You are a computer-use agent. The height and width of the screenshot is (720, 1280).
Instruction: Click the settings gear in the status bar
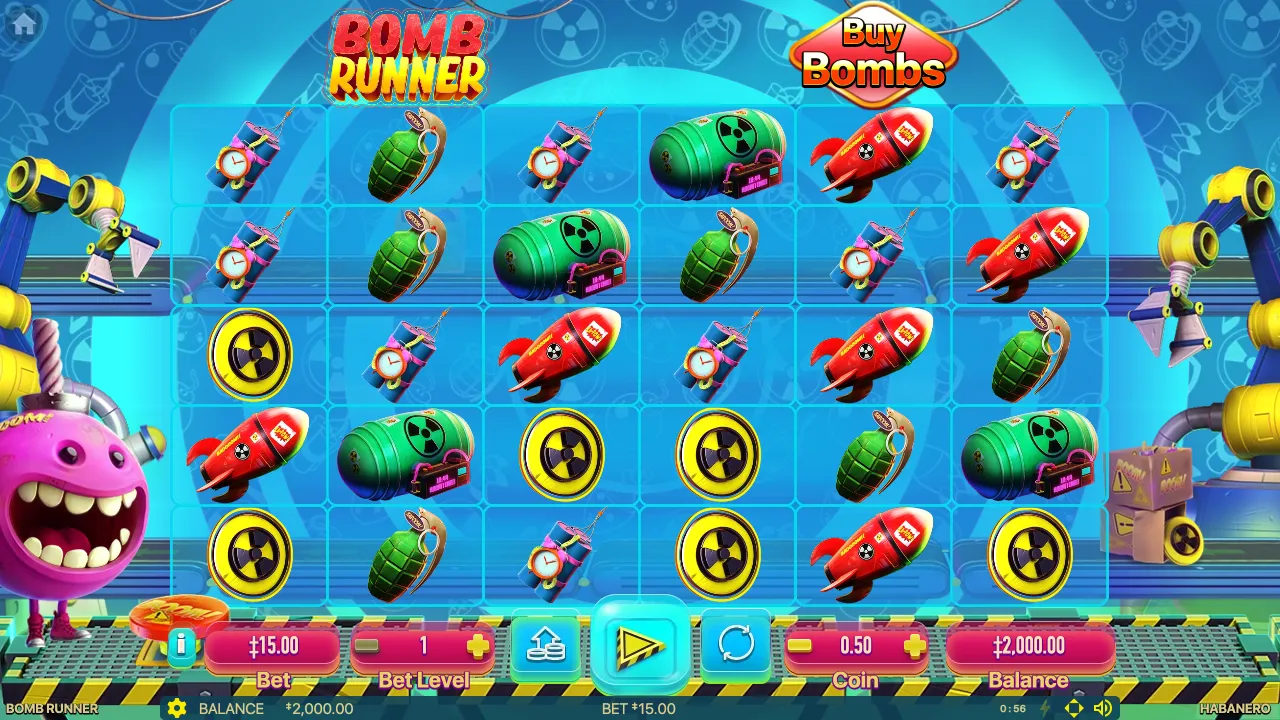coord(178,709)
